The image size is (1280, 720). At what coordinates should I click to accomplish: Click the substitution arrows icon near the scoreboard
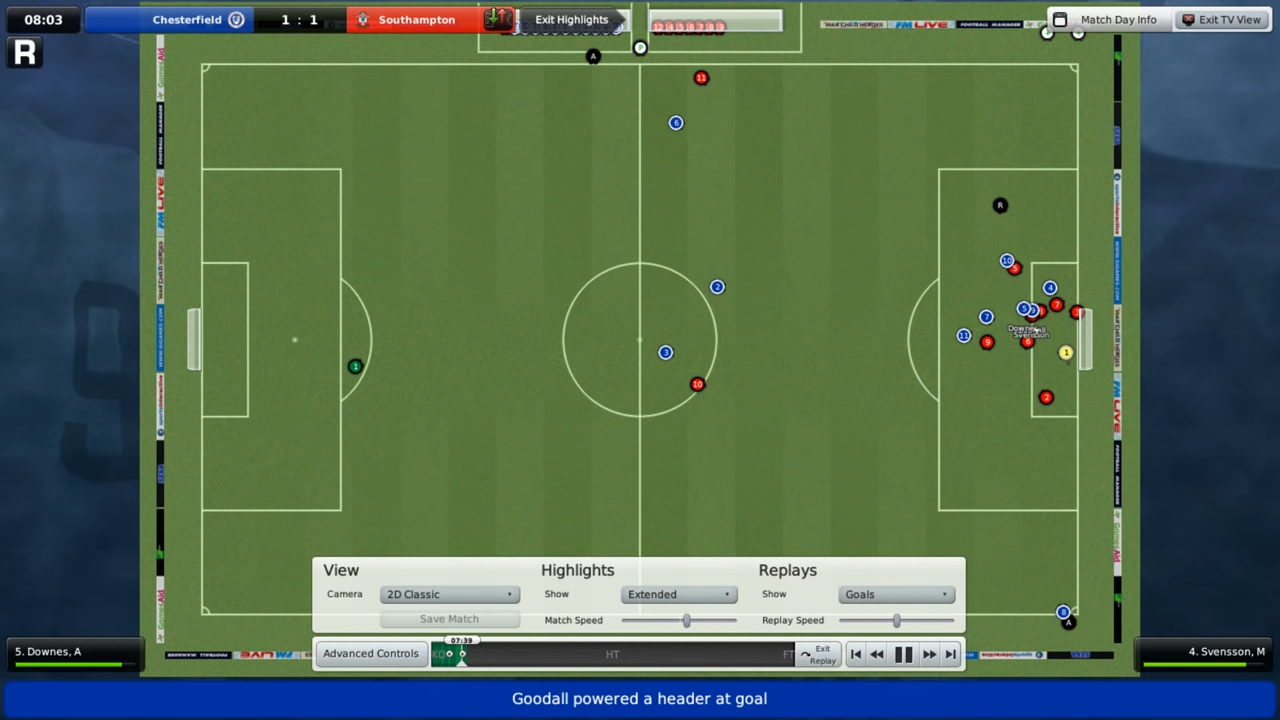(497, 19)
